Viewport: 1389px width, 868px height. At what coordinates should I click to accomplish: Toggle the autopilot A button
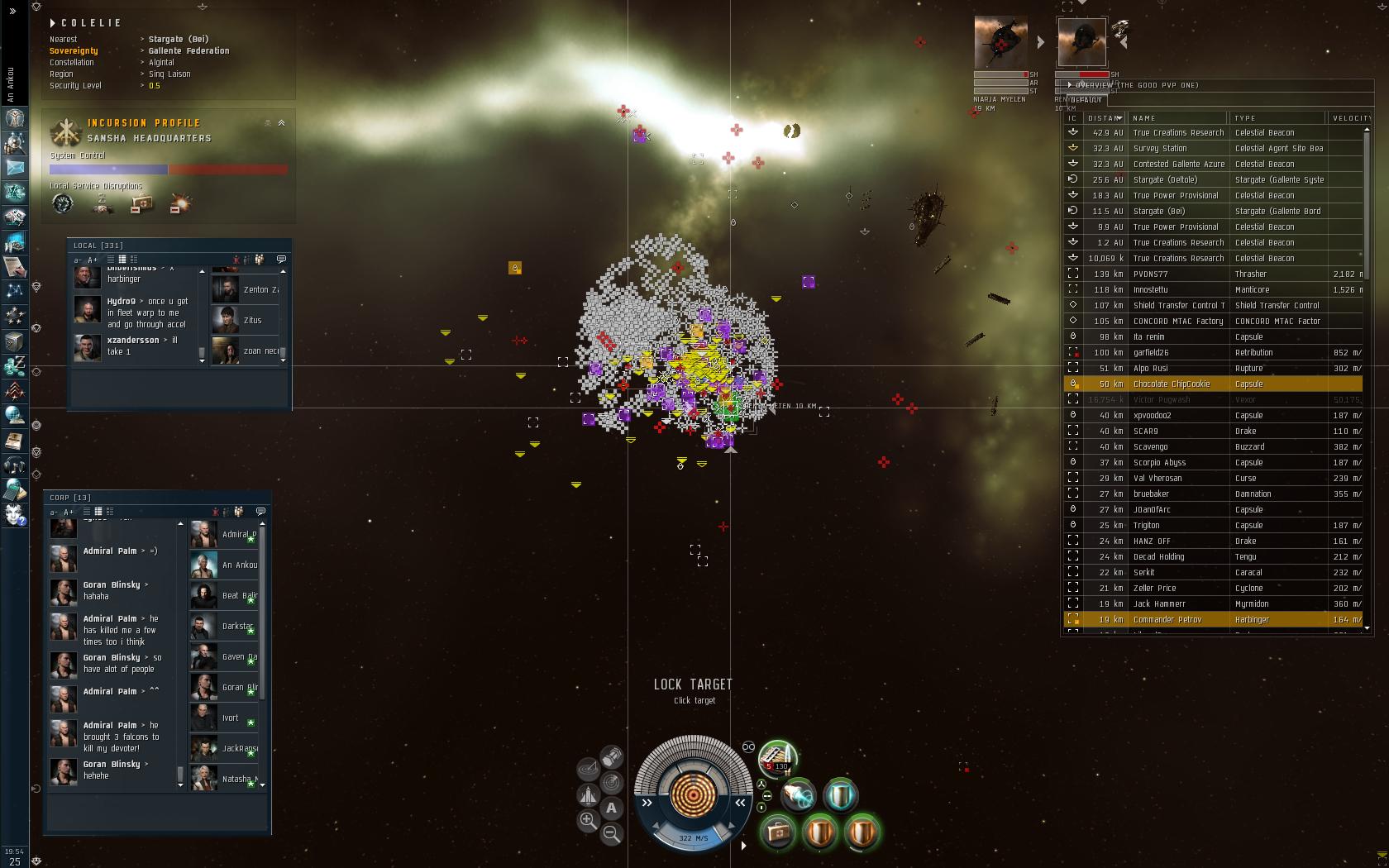611,808
